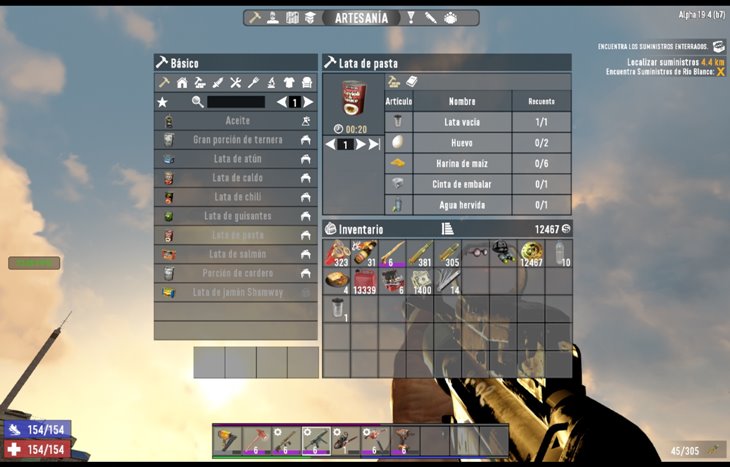Pick the Lata de salmón recipe
The height and width of the screenshot is (467, 730).
[x=236, y=254]
